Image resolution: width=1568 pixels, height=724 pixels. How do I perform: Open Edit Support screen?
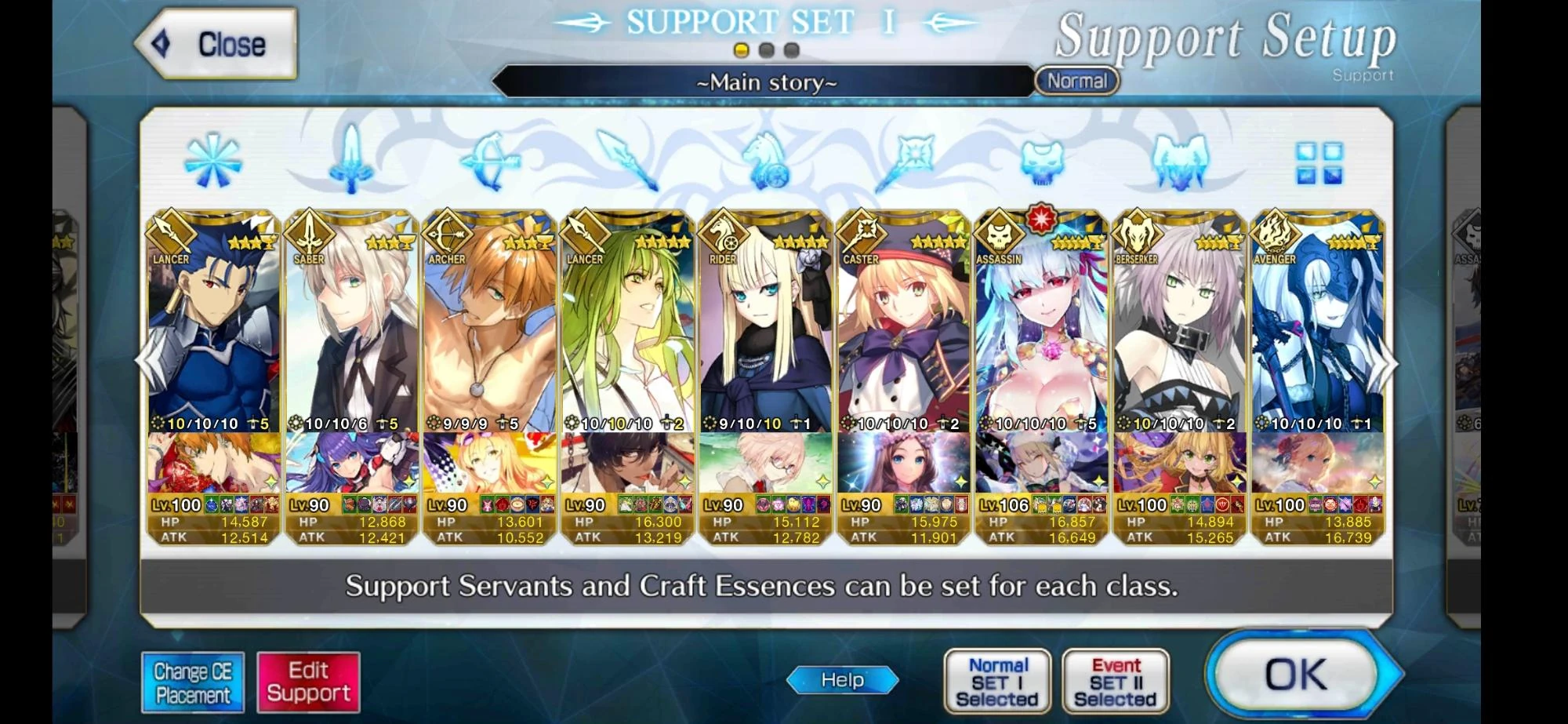[308, 681]
